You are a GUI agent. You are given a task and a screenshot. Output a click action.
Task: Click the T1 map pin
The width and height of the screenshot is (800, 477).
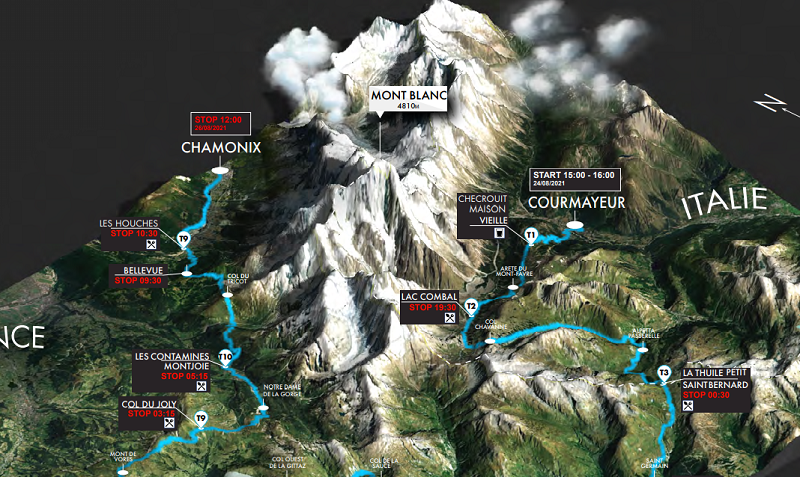tap(531, 234)
